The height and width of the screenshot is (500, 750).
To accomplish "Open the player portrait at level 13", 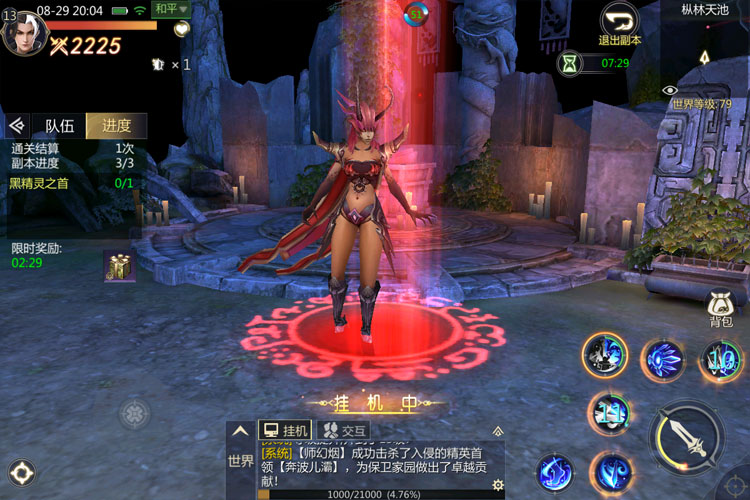I will tap(23, 33).
